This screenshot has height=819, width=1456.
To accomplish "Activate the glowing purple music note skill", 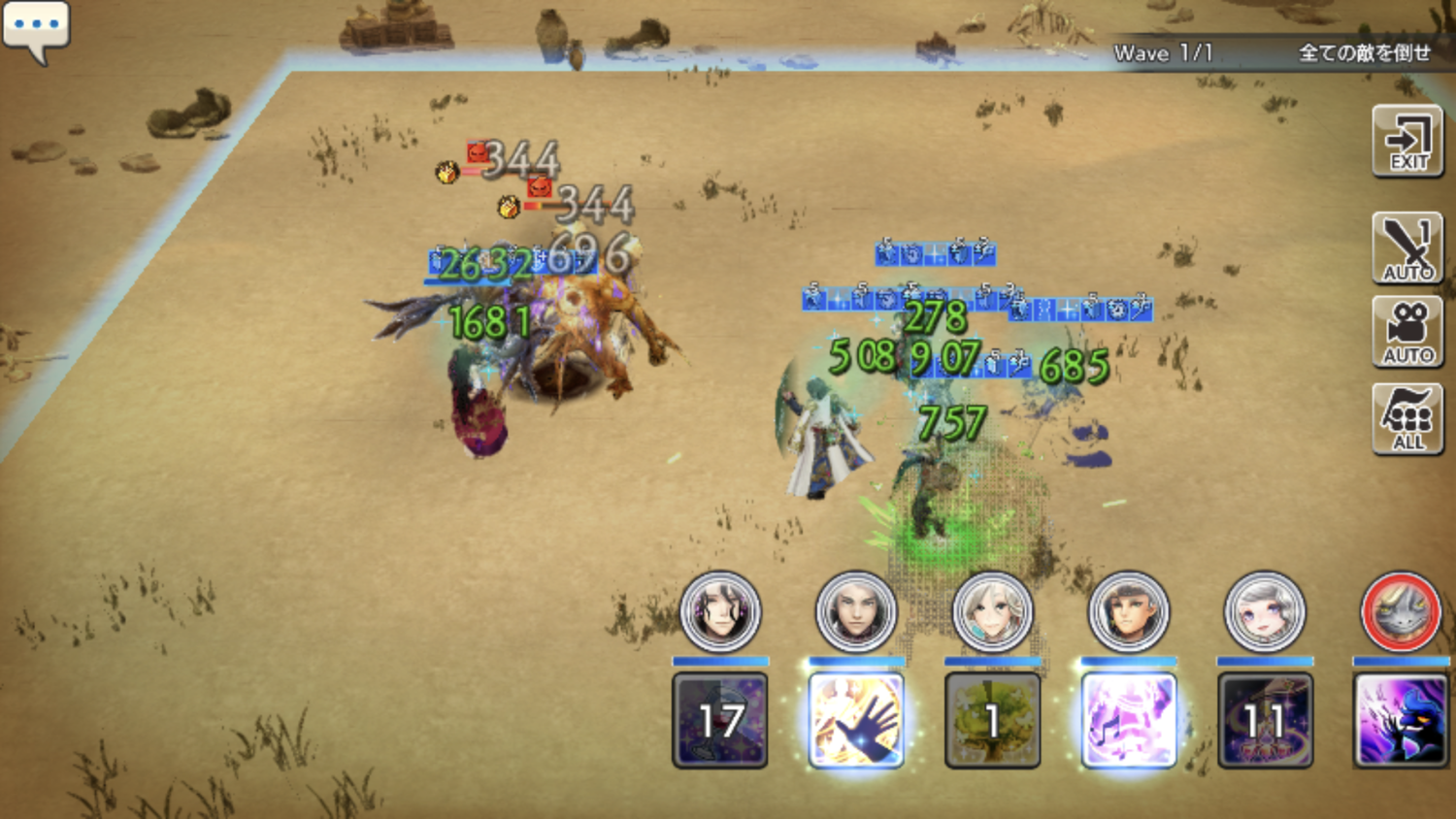I will (1128, 720).
